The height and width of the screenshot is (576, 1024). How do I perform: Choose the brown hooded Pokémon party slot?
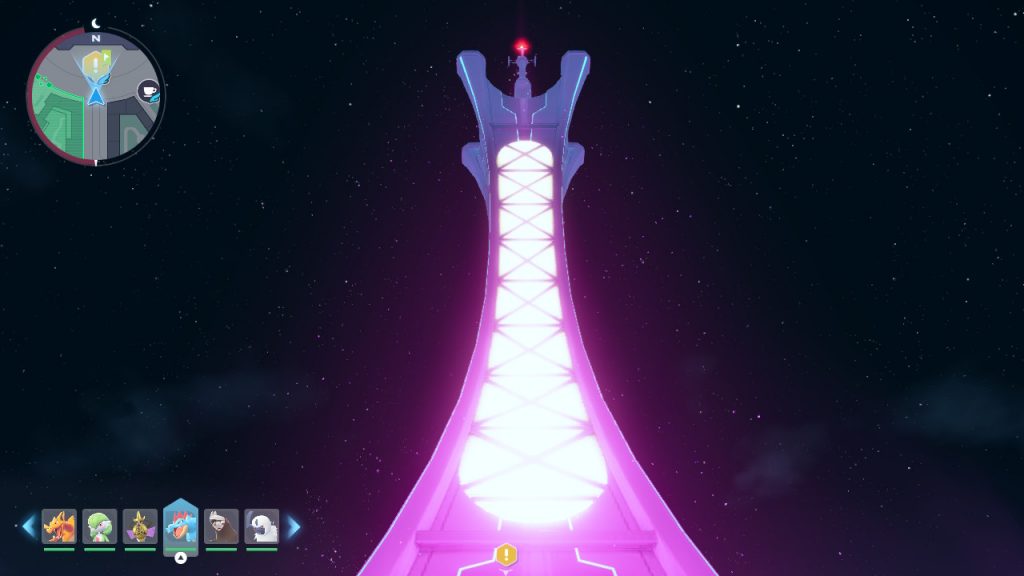pos(221,526)
